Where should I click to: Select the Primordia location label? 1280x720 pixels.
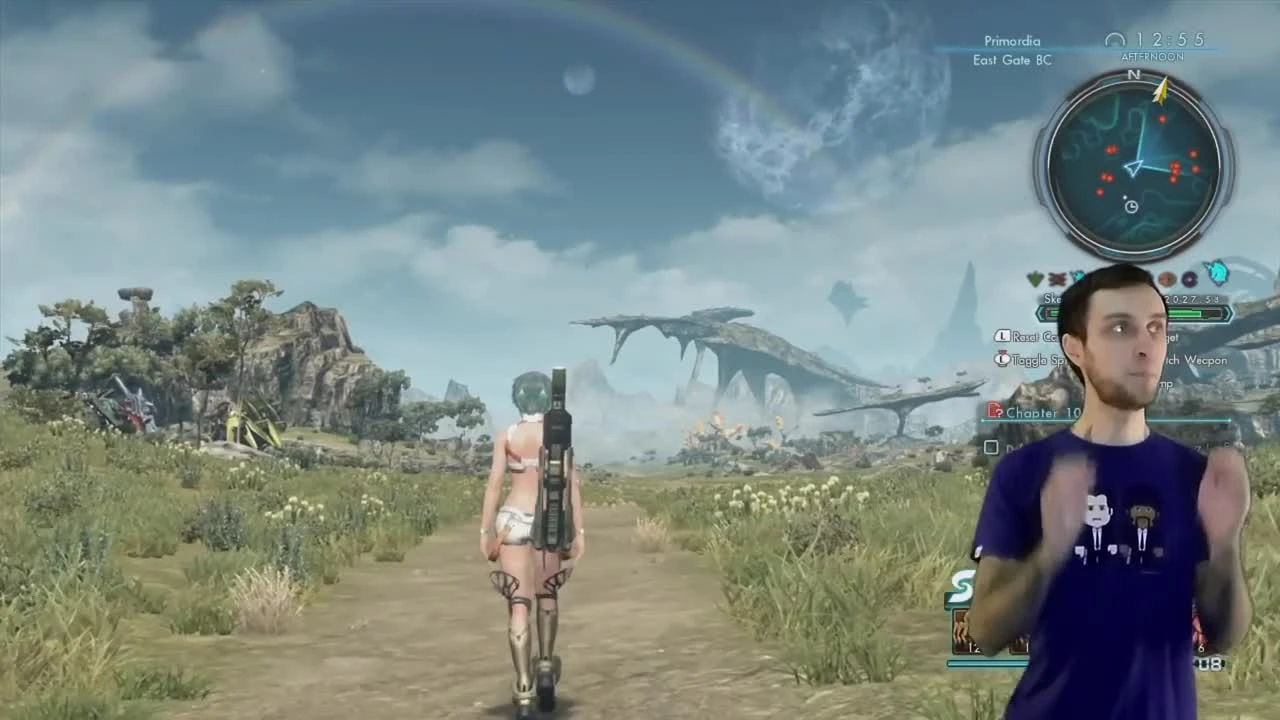[1012, 41]
